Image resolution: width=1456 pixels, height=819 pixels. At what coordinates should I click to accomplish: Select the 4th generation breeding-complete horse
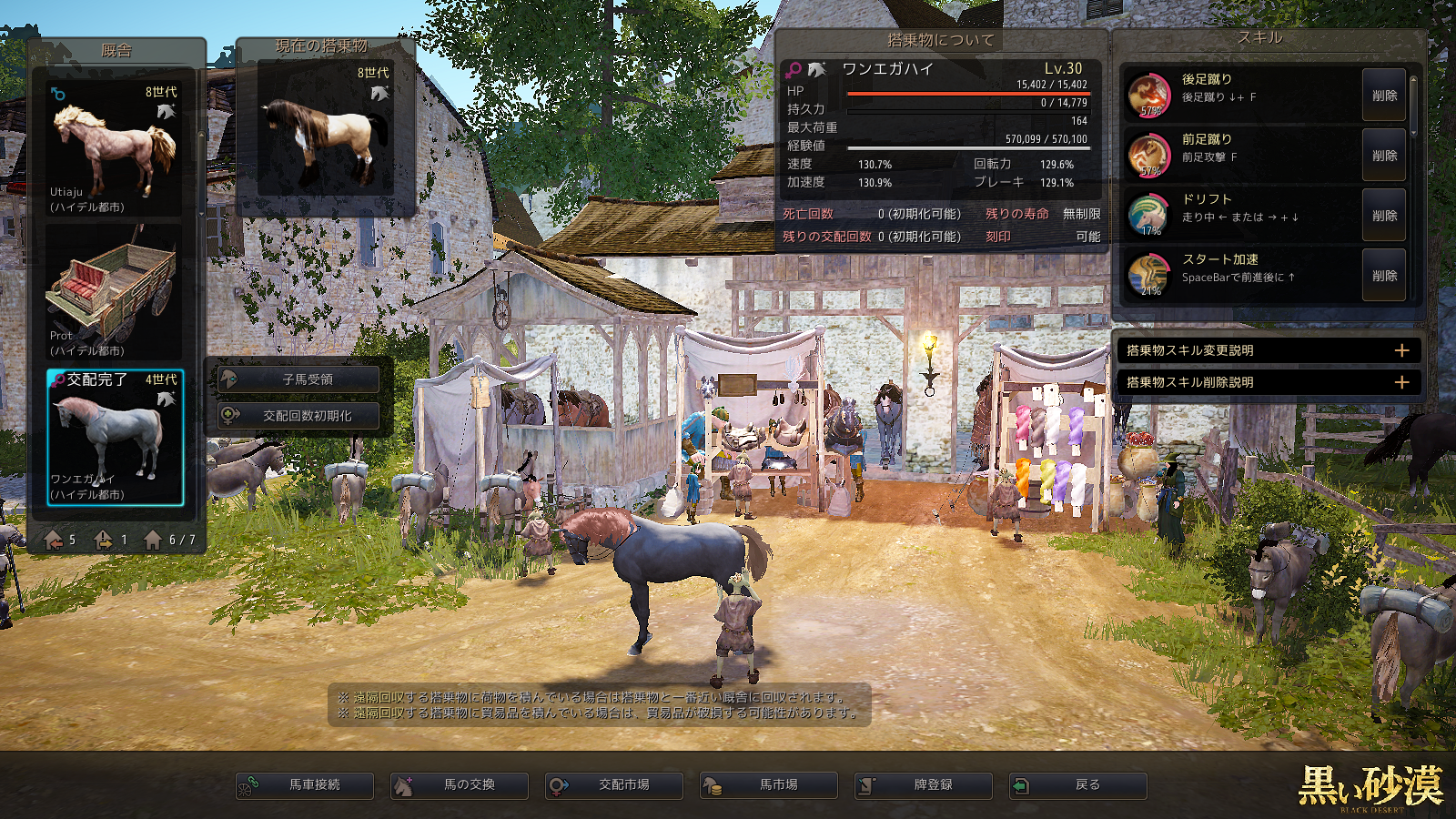[x=115, y=437]
